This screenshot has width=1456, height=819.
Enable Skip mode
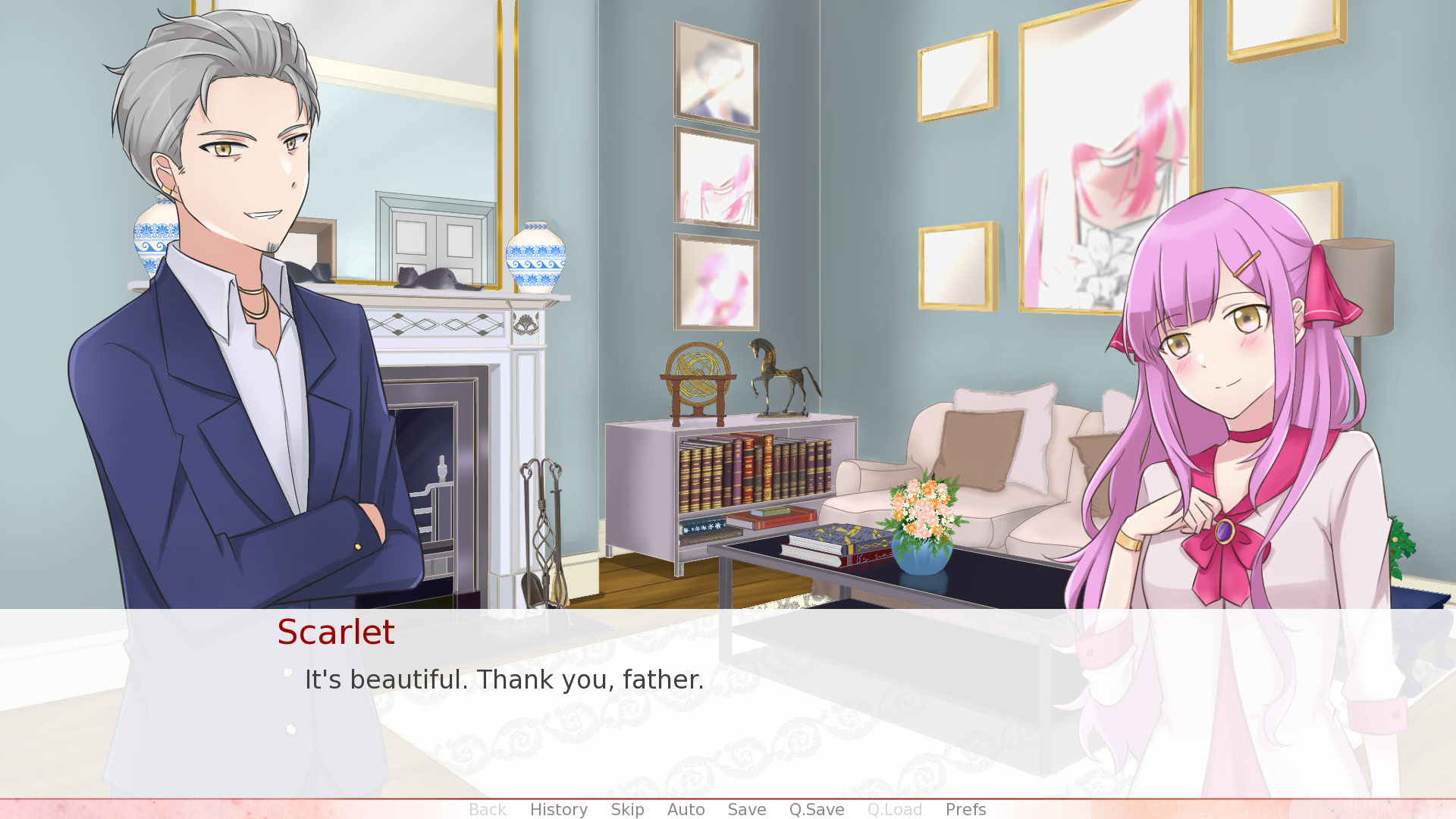(626, 809)
